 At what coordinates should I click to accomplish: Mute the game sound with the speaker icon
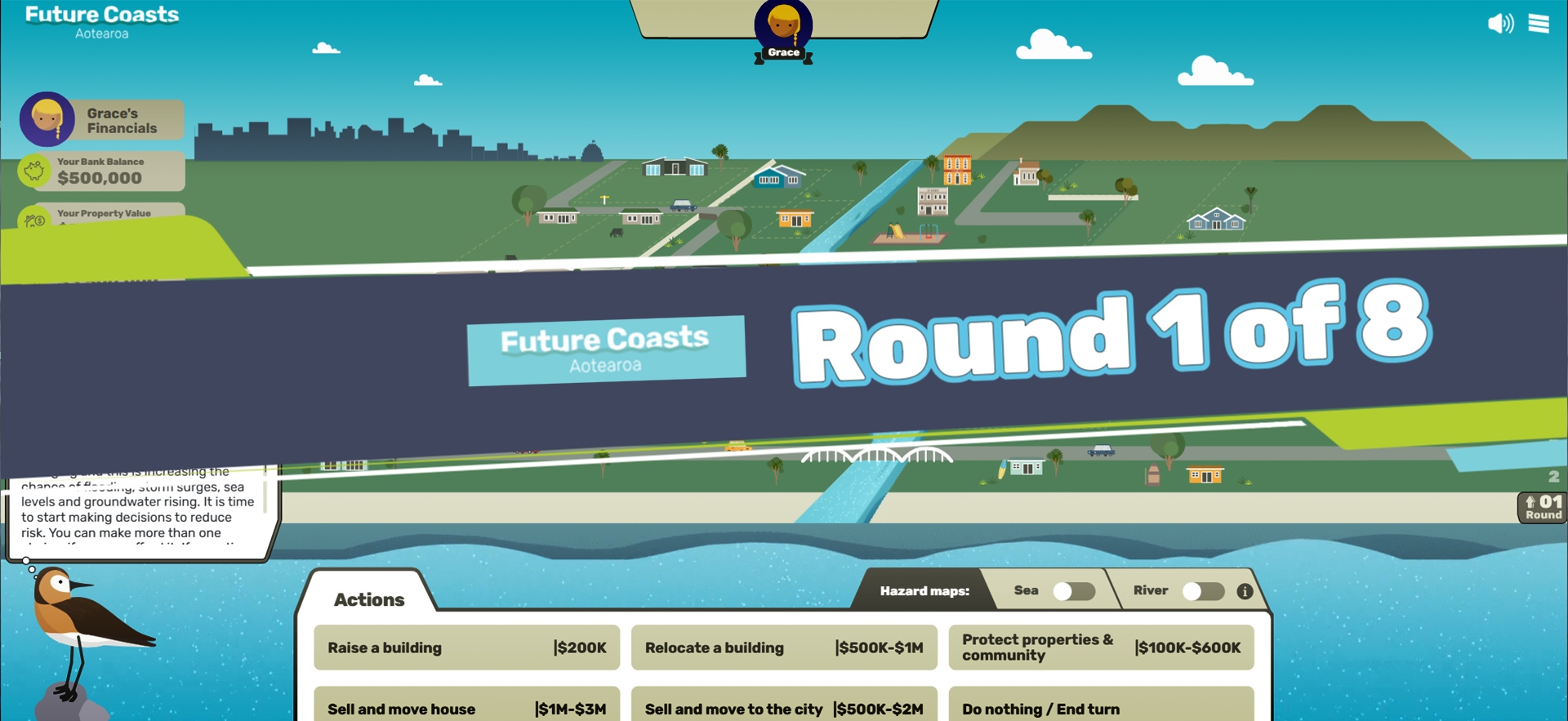tap(1500, 24)
